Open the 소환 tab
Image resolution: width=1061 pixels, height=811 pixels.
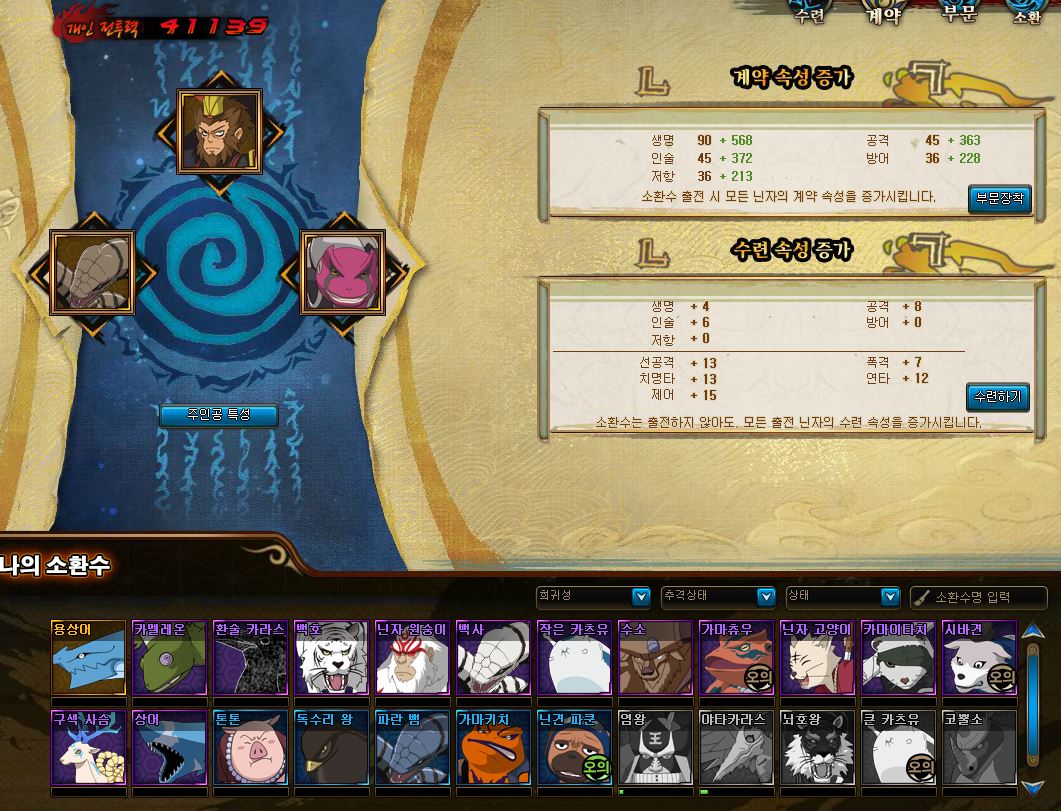coord(1027,14)
